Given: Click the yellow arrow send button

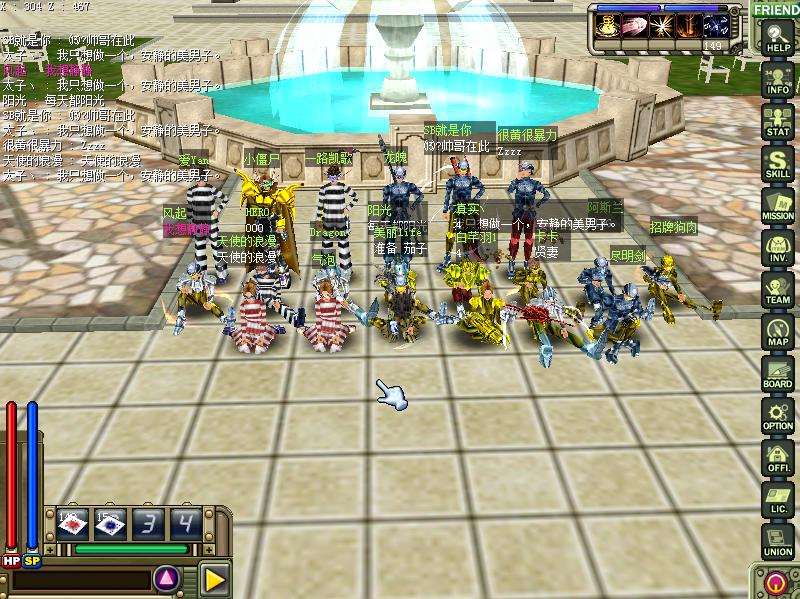Looking at the screenshot, I should click(x=213, y=577).
